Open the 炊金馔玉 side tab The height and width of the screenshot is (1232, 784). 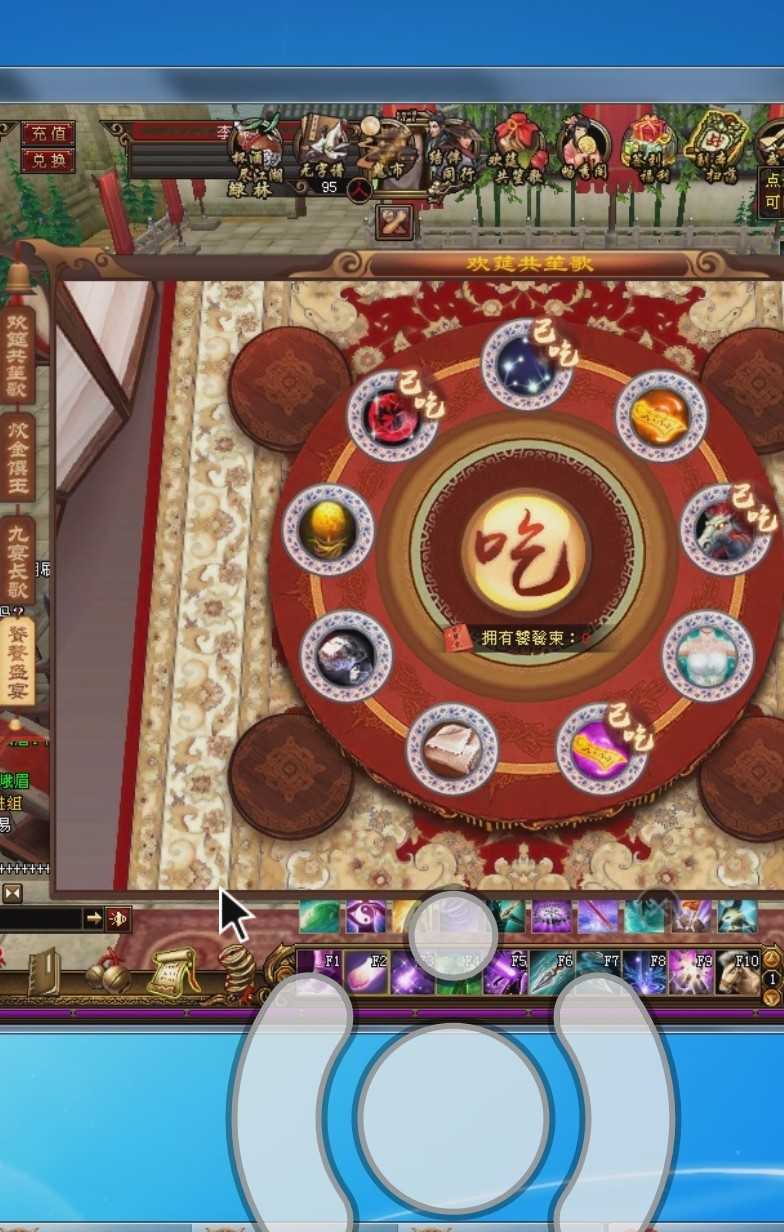[x=18, y=457]
